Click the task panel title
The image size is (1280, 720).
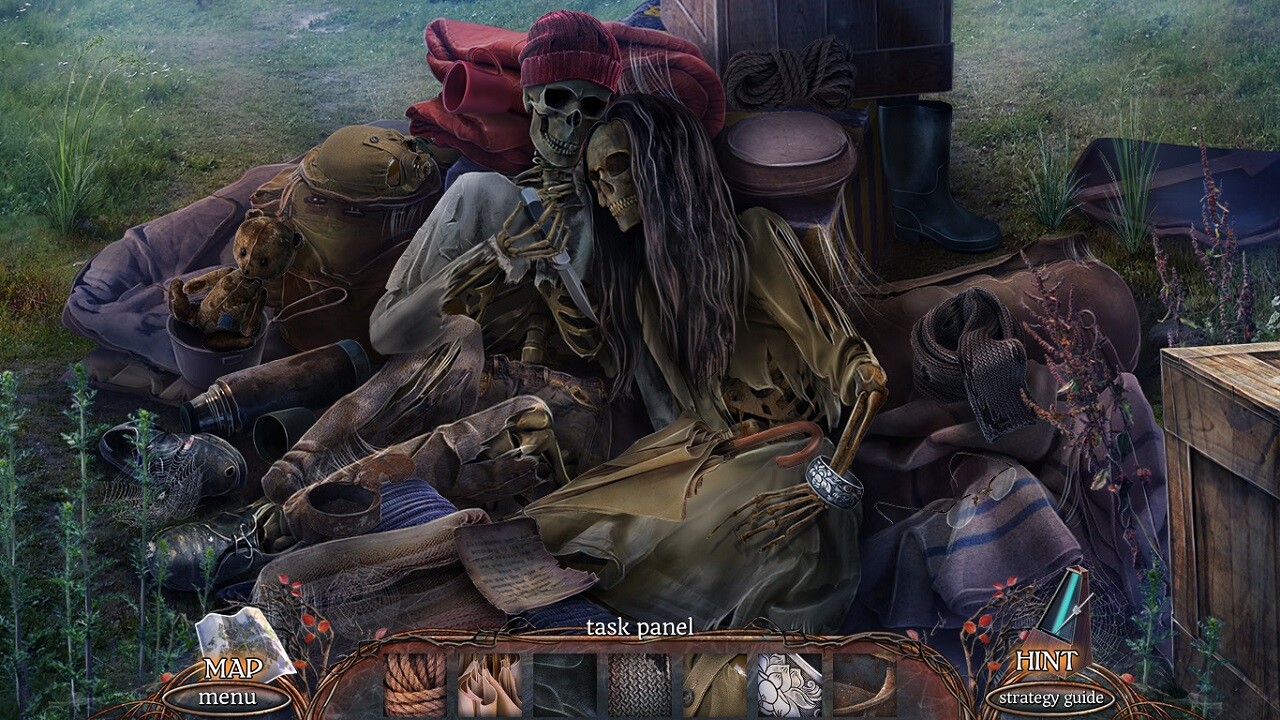tap(639, 625)
